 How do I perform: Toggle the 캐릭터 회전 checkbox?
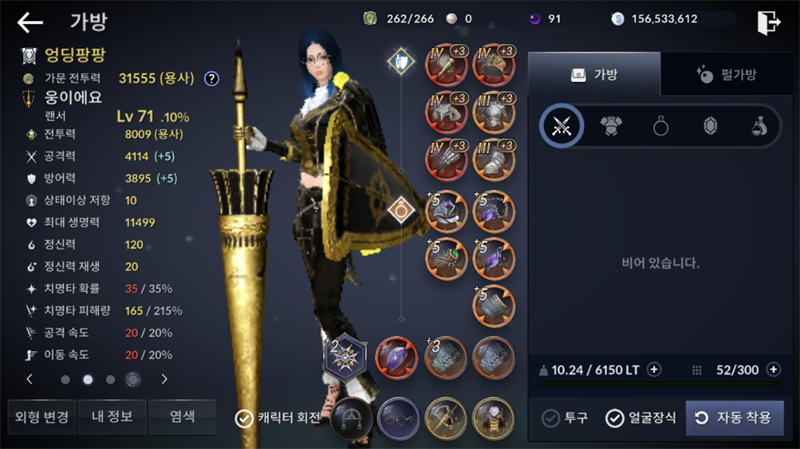[x=243, y=418]
